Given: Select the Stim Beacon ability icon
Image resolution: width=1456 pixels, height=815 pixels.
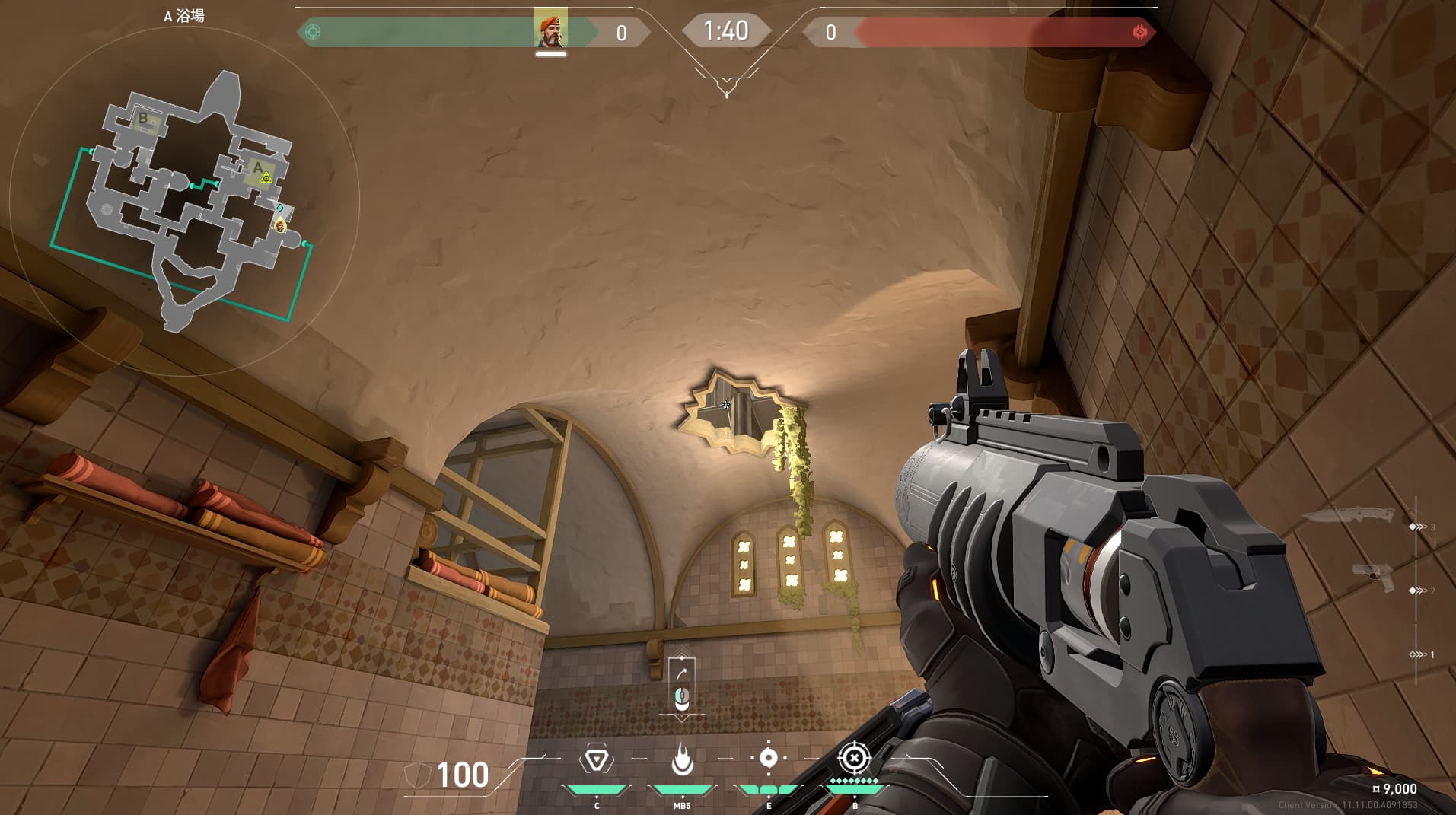Looking at the screenshot, I should (x=596, y=759).
